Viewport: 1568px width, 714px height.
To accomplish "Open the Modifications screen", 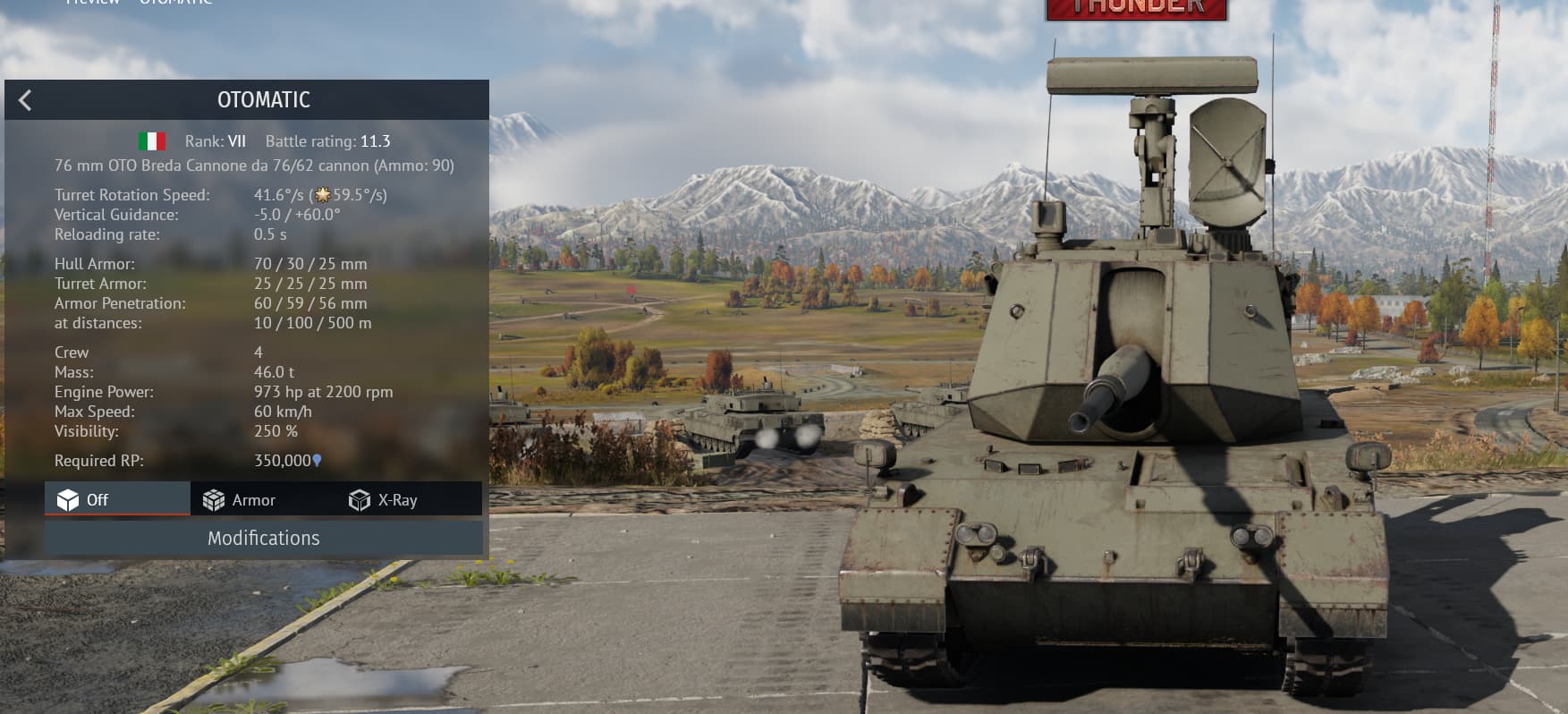I will pos(263,538).
